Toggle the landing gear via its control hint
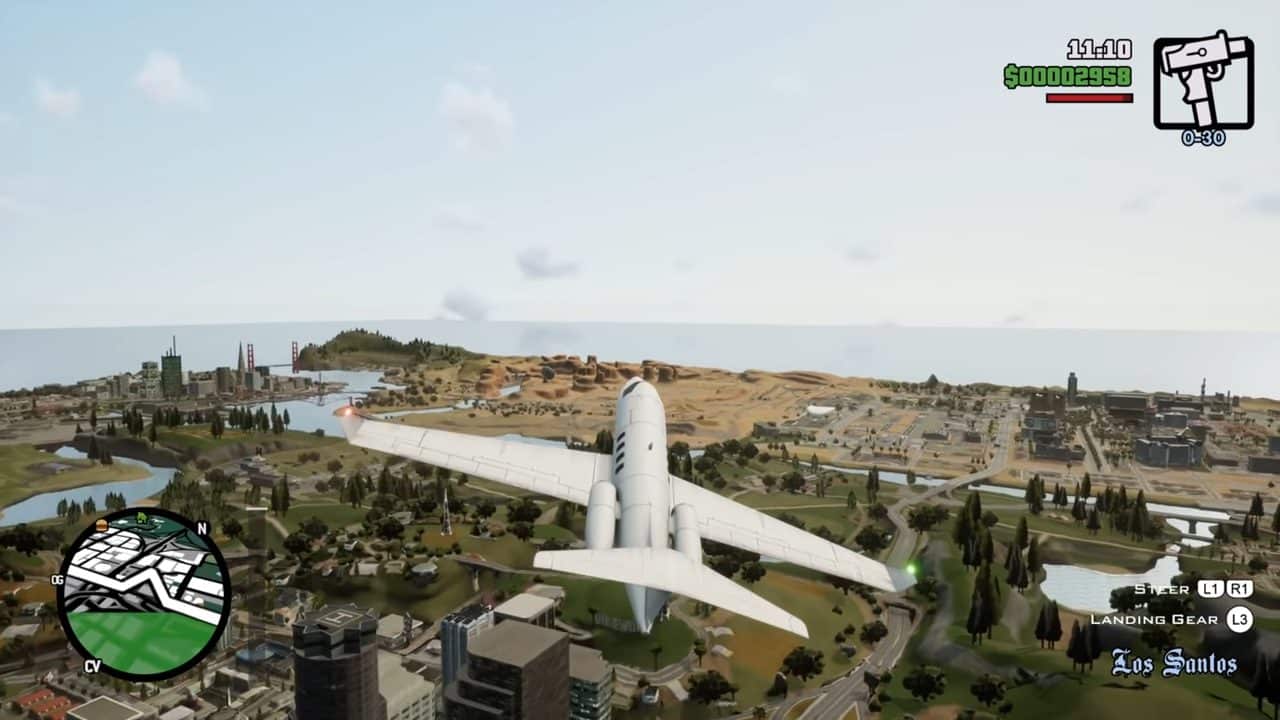 tap(1241, 619)
